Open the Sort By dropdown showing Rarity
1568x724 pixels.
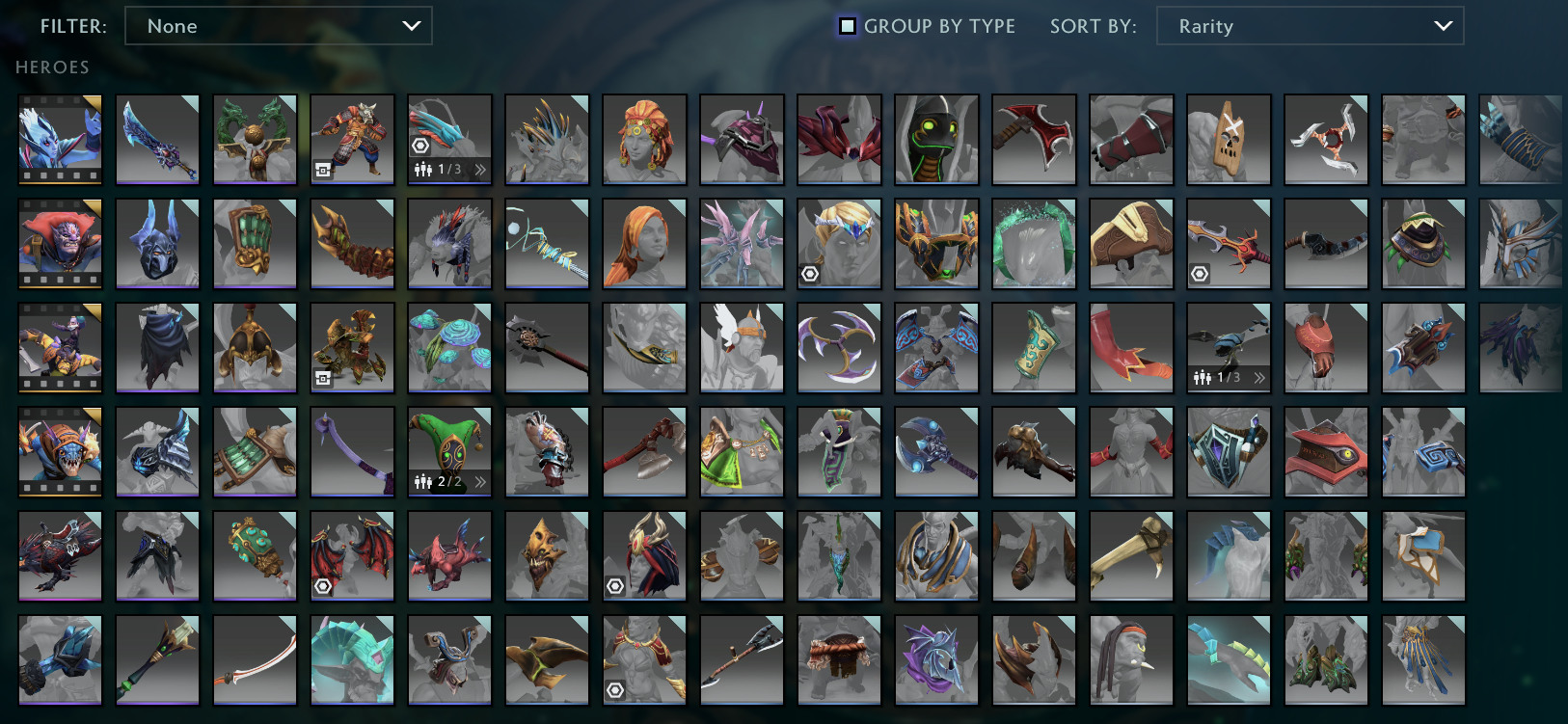(1309, 26)
